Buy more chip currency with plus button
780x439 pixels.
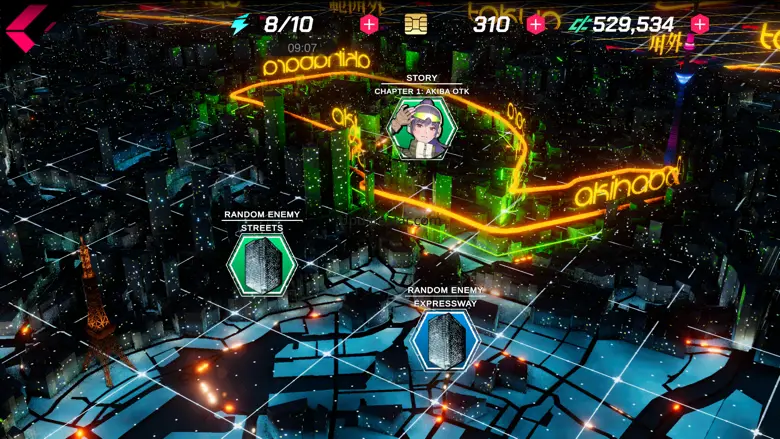pos(536,24)
